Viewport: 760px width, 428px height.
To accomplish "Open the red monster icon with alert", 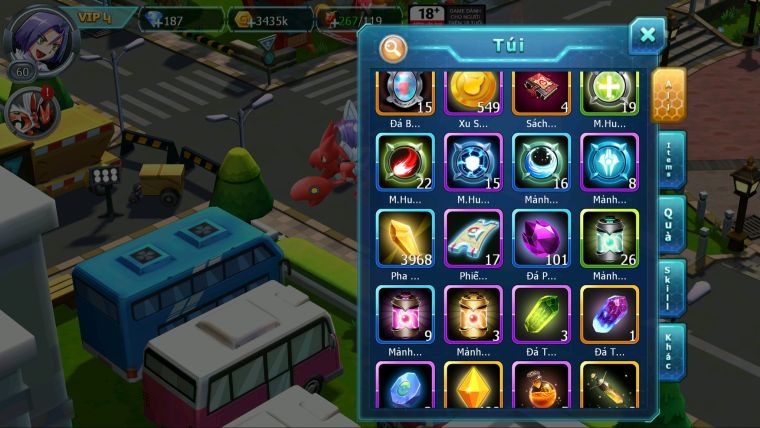I will point(26,110).
